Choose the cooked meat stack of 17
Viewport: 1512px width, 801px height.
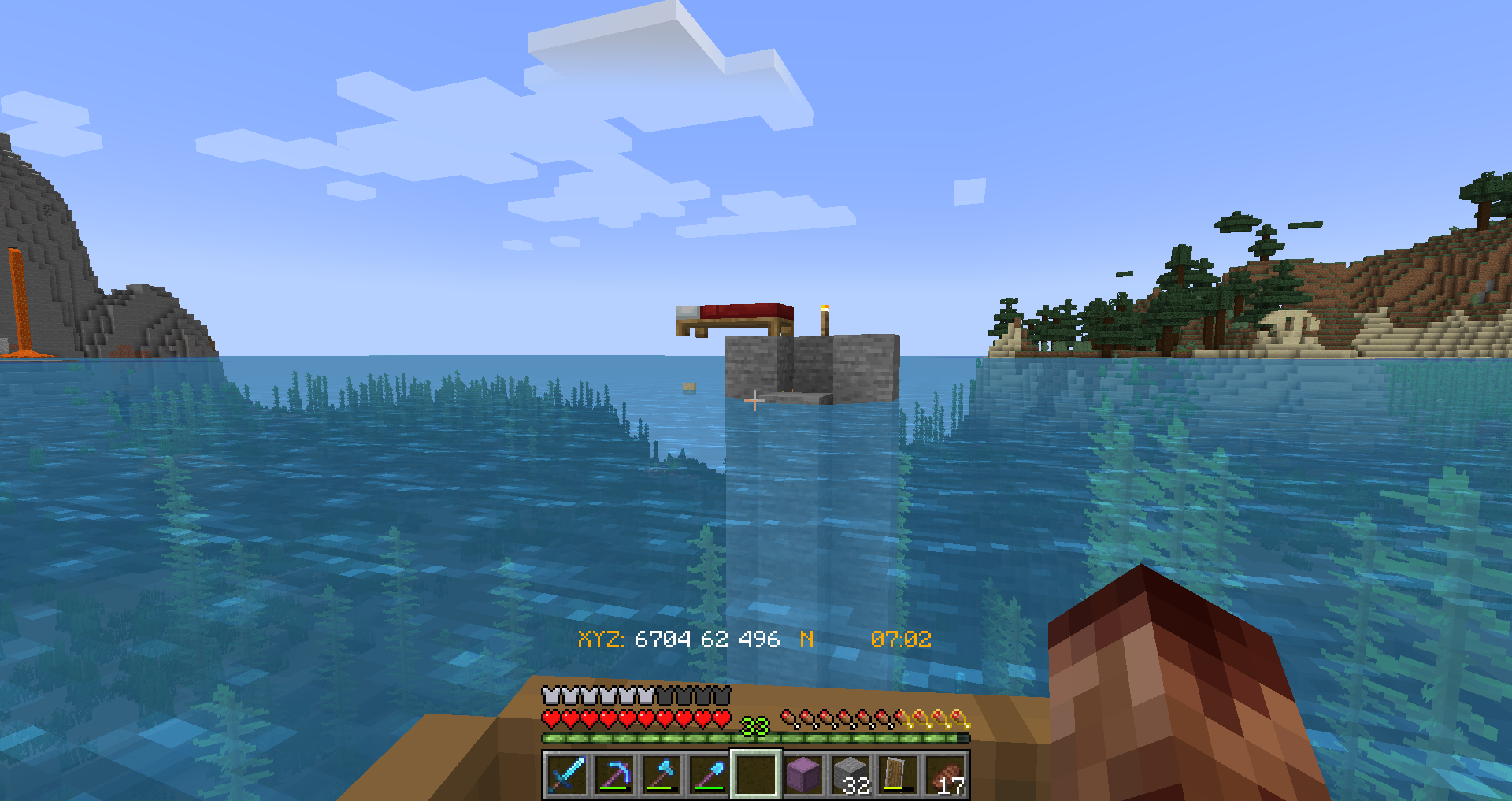point(946,774)
